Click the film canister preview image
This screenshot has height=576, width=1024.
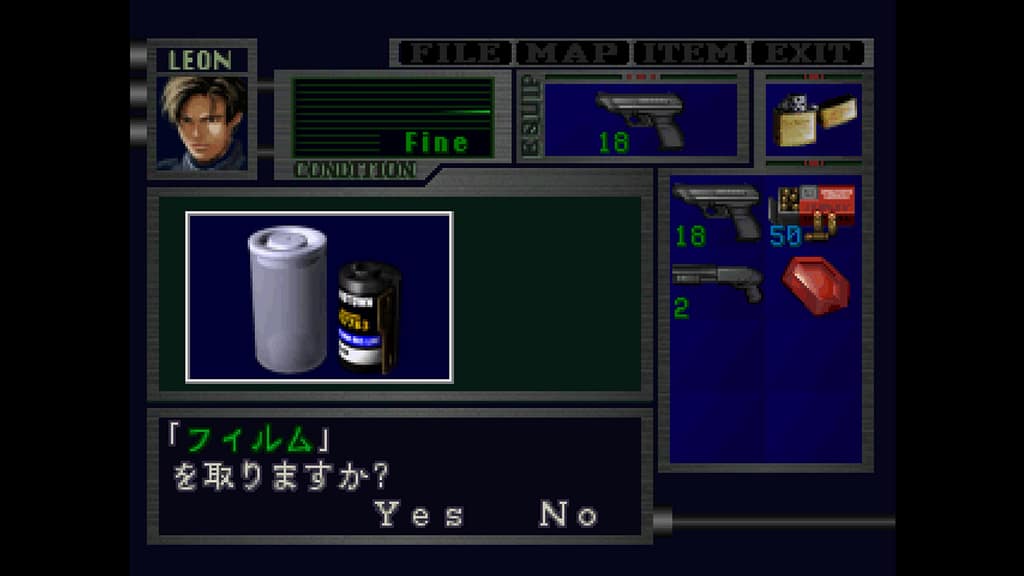point(319,297)
